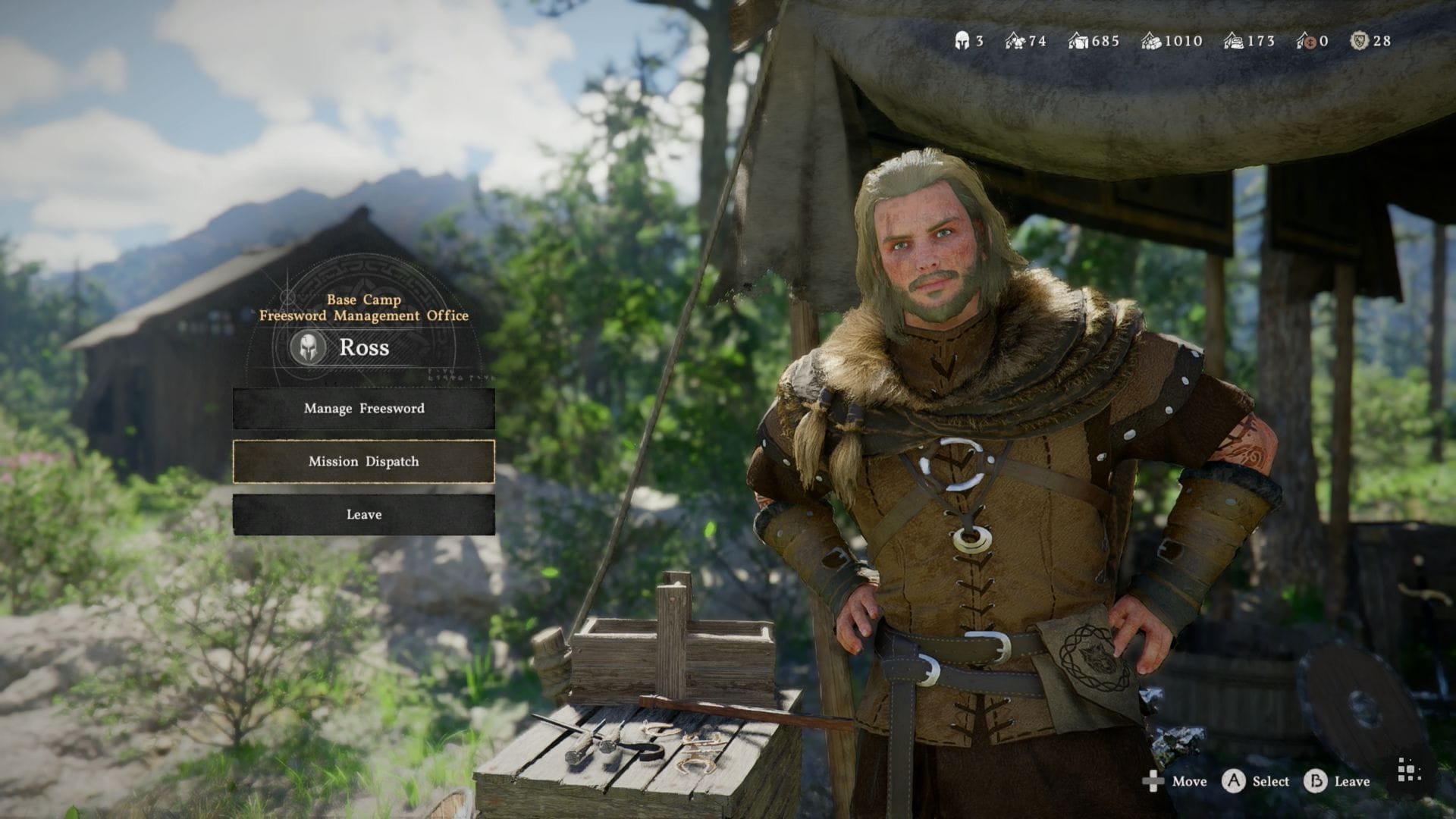
Task: Open the Manage Freesword option
Action: coord(364,409)
